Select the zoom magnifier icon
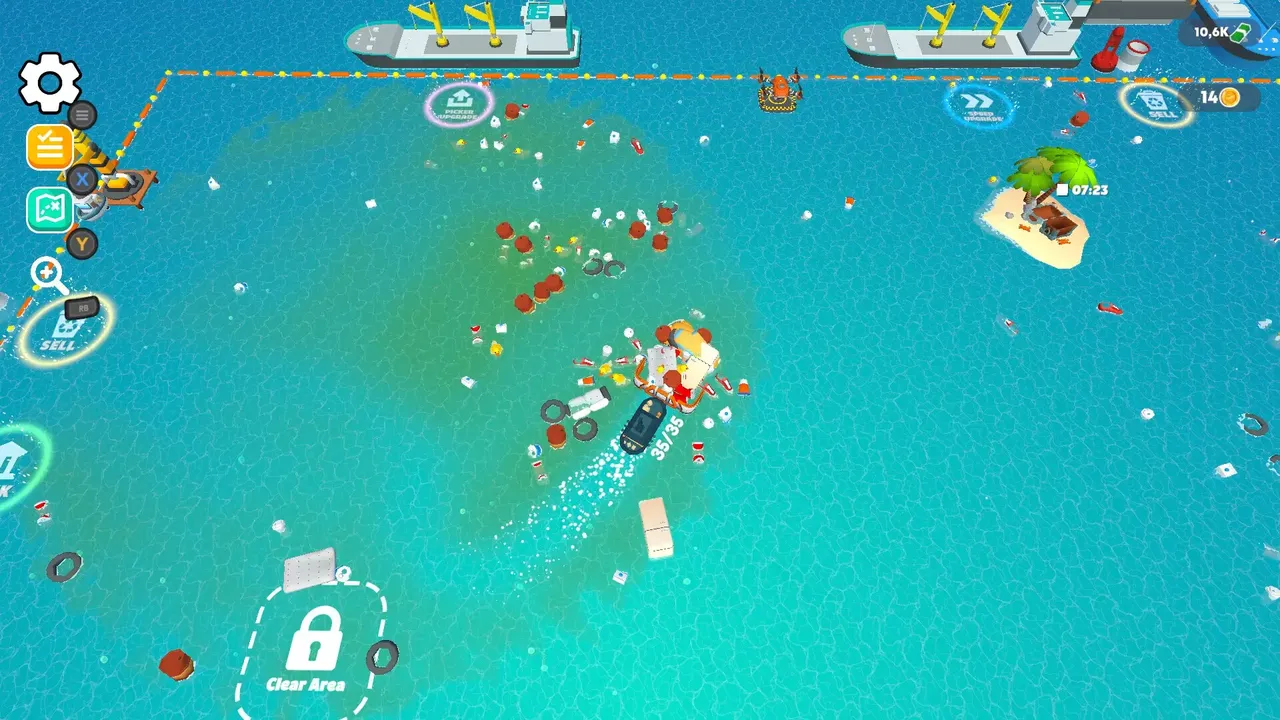 47,273
